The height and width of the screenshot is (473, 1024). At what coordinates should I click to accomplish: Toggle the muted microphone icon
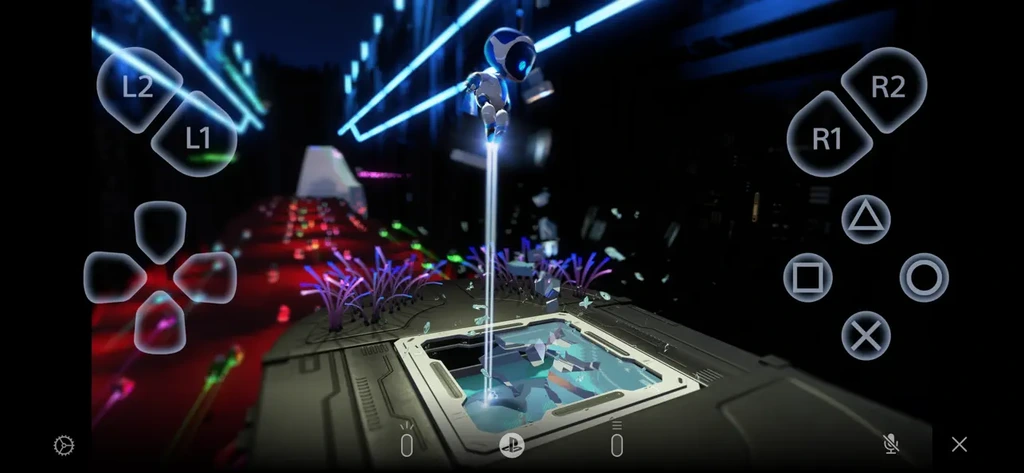pos(890,444)
